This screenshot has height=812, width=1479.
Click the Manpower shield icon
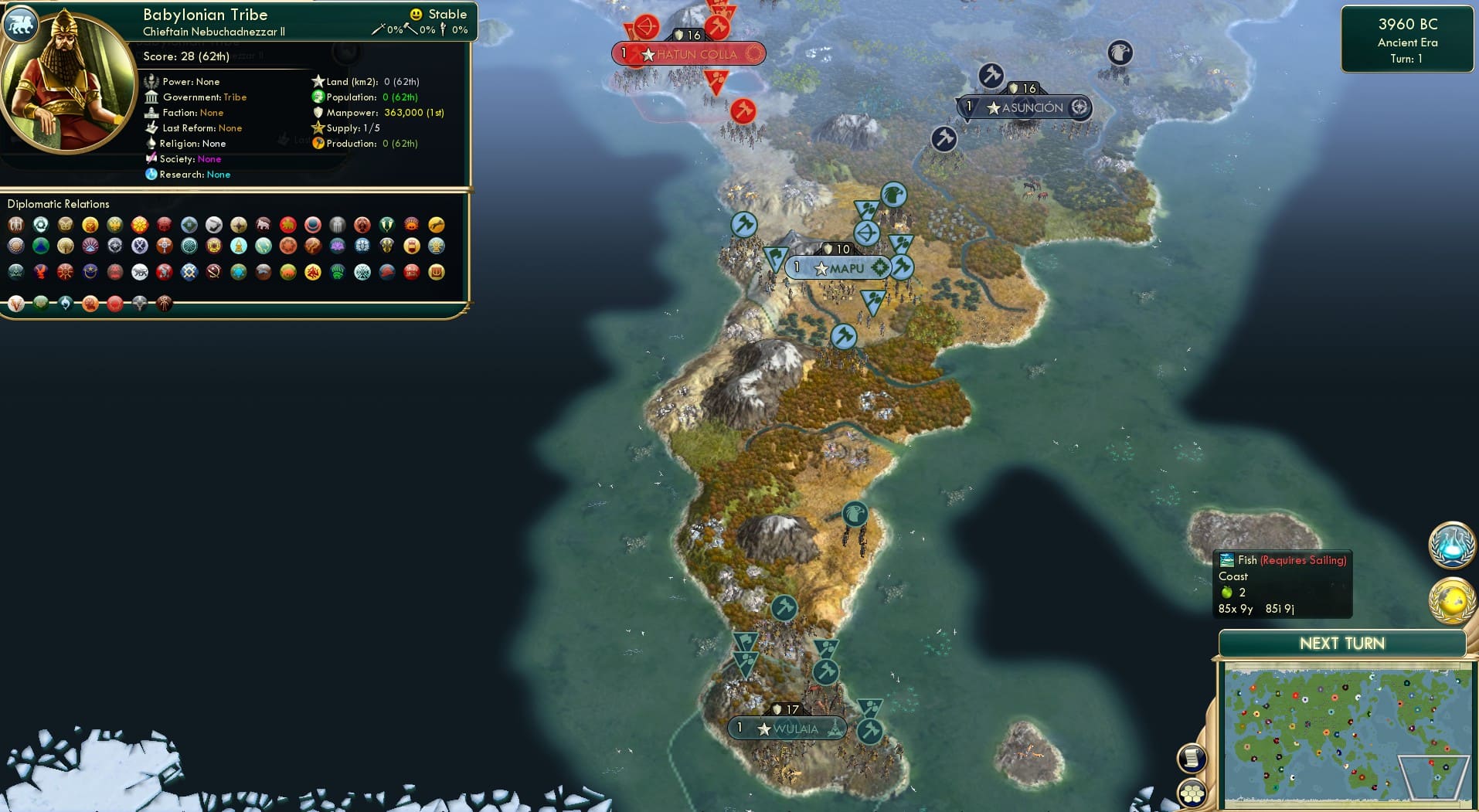tap(317, 112)
